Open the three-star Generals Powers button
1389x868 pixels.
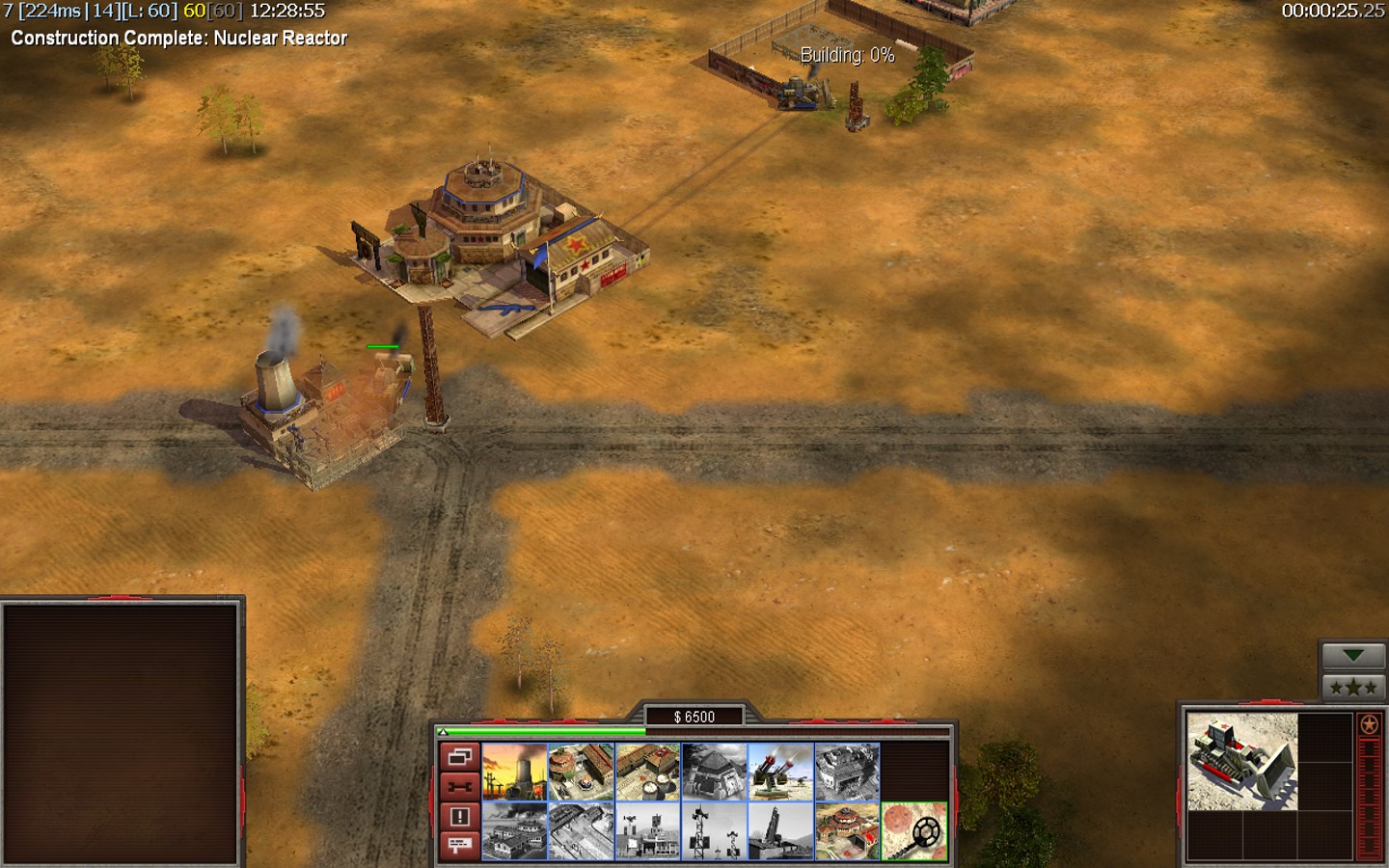point(1352,687)
